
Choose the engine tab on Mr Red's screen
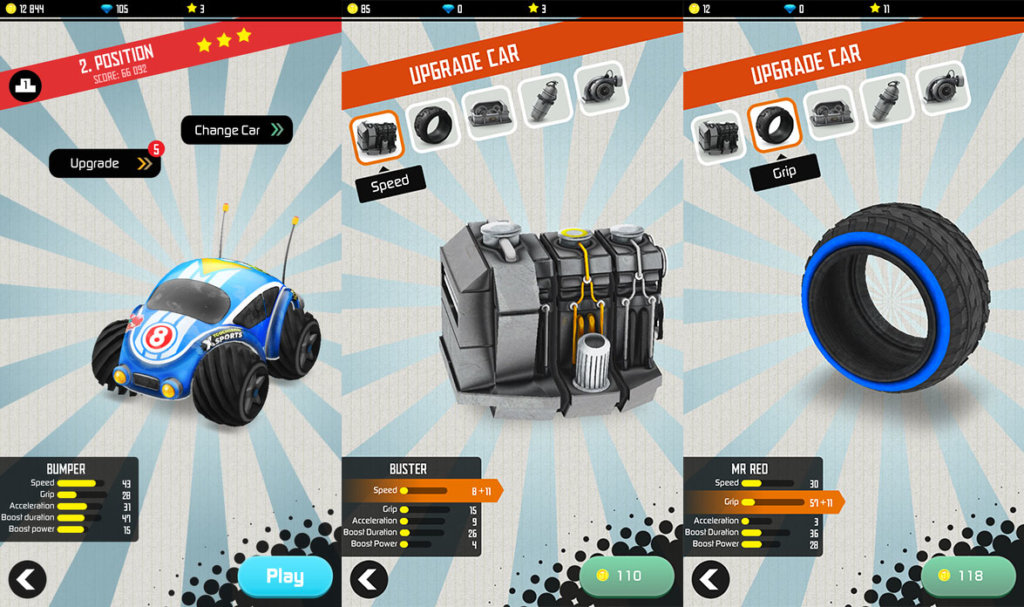(x=717, y=137)
